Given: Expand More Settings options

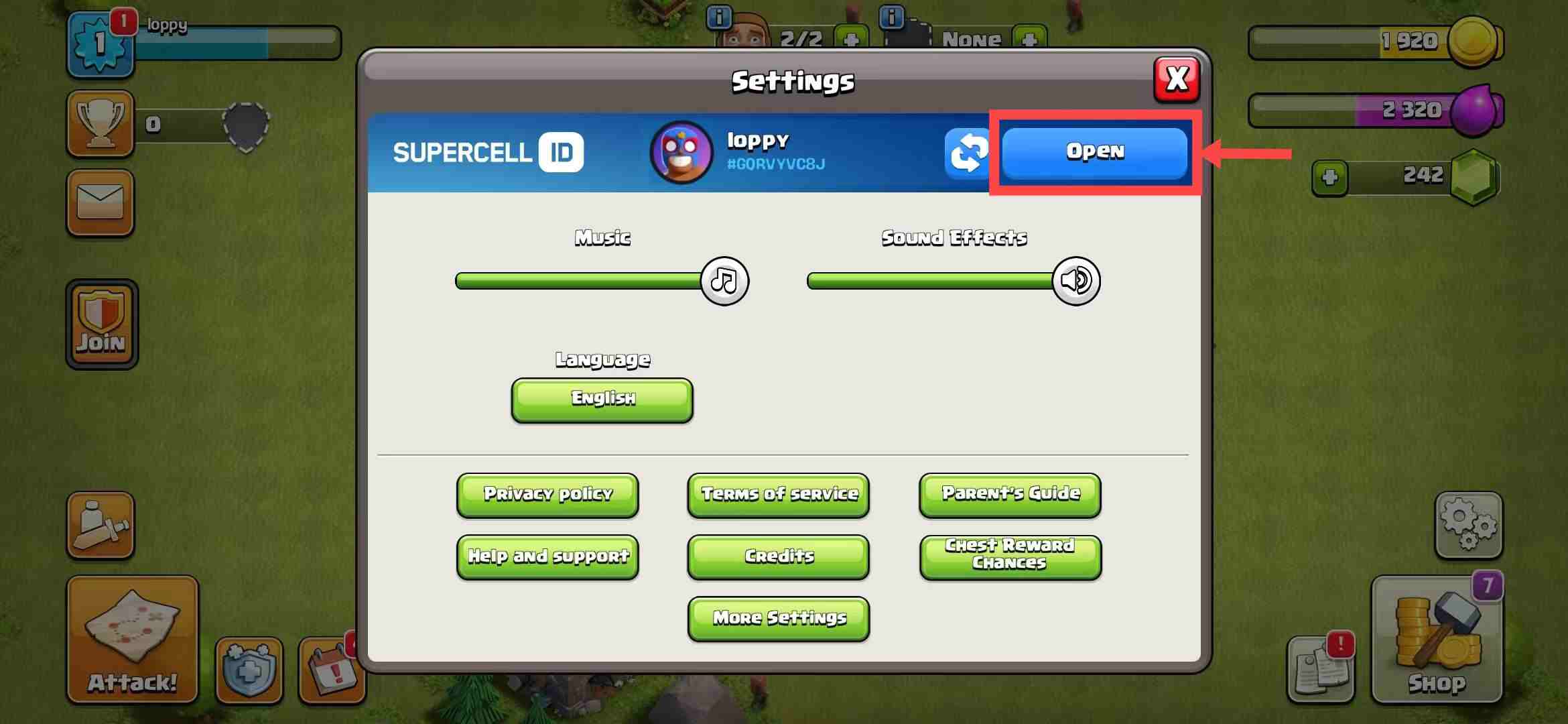Looking at the screenshot, I should click(778, 617).
